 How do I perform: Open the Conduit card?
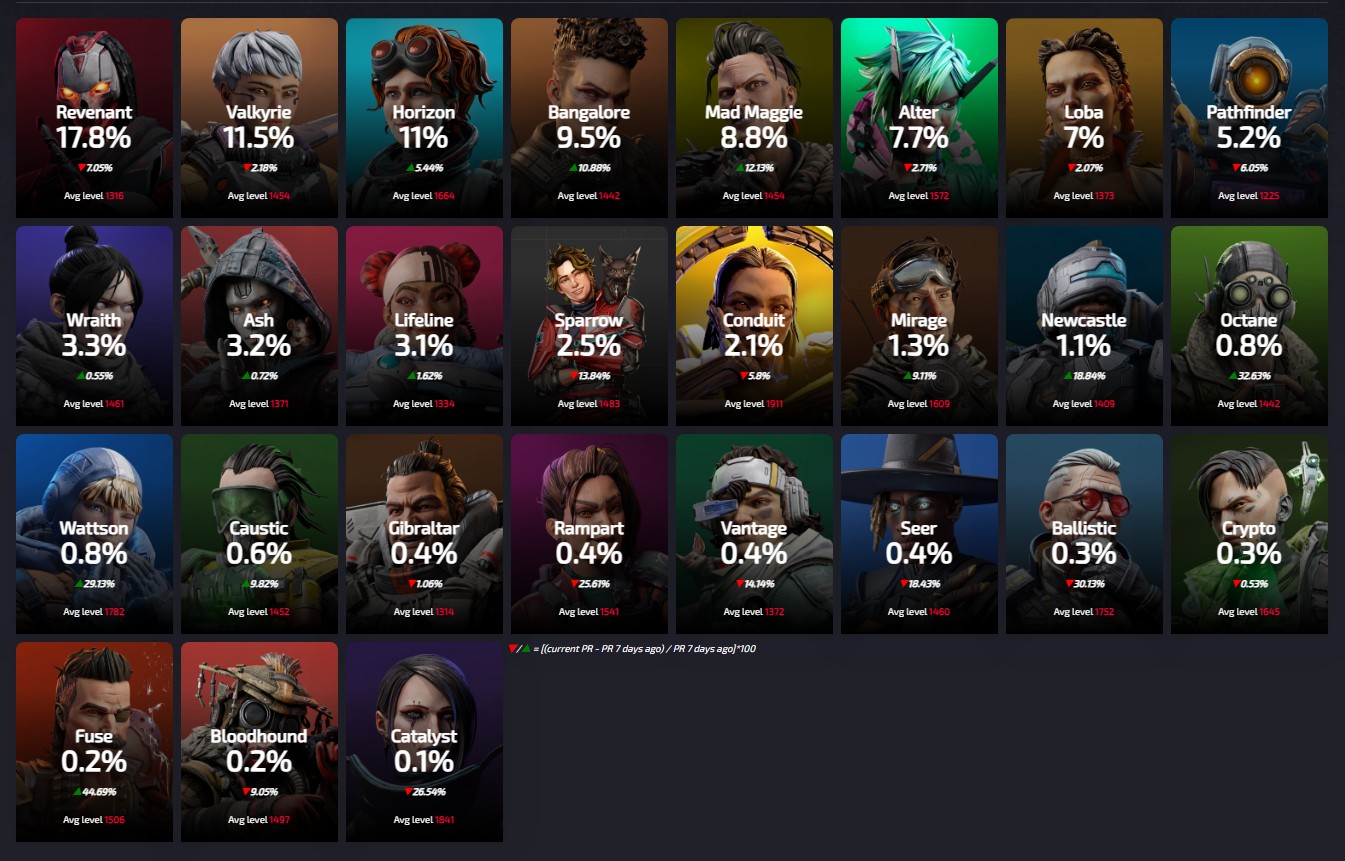(x=754, y=326)
